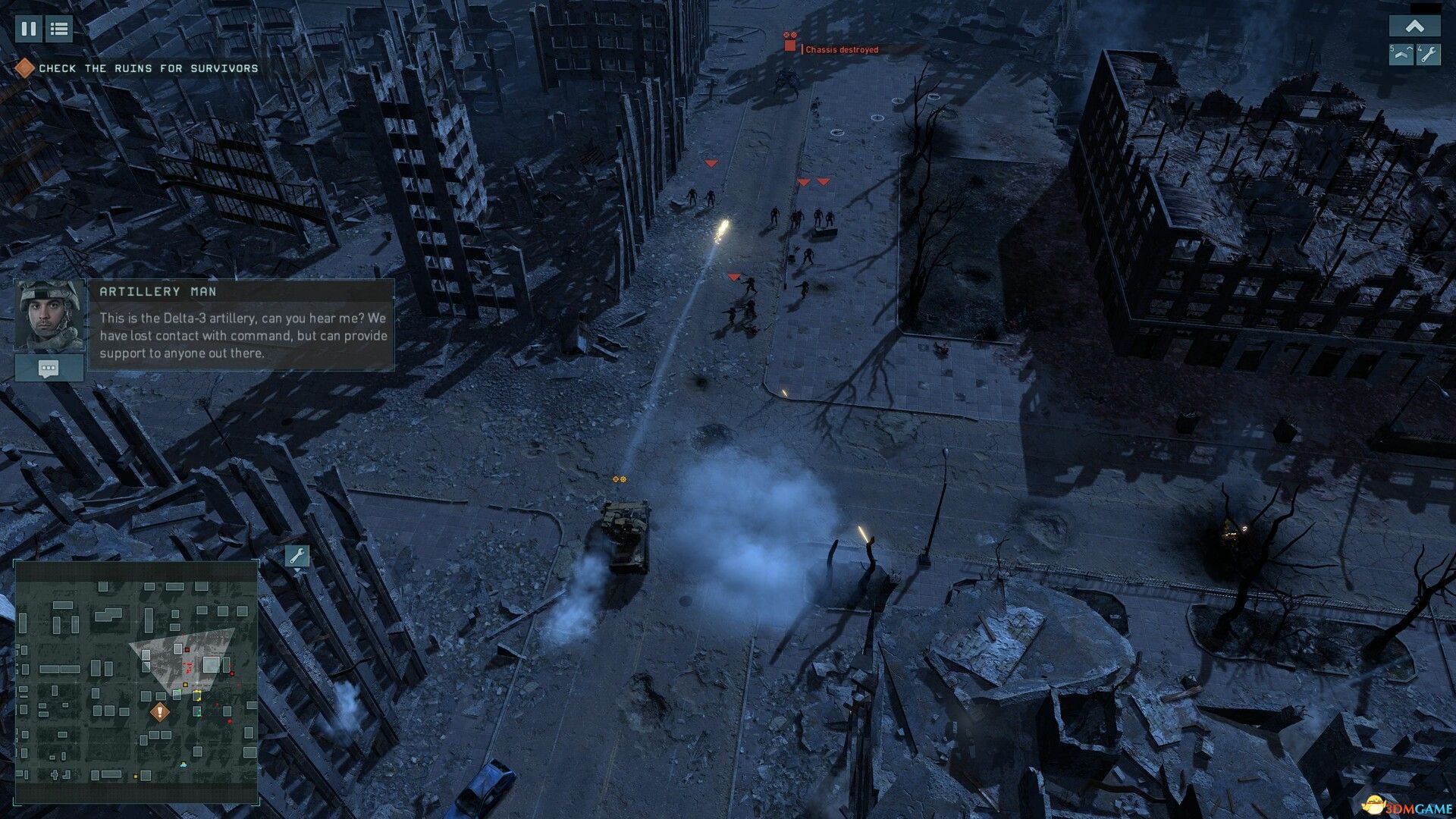
Task: Toggle the dialogue log icon below the portrait
Action: point(48,369)
